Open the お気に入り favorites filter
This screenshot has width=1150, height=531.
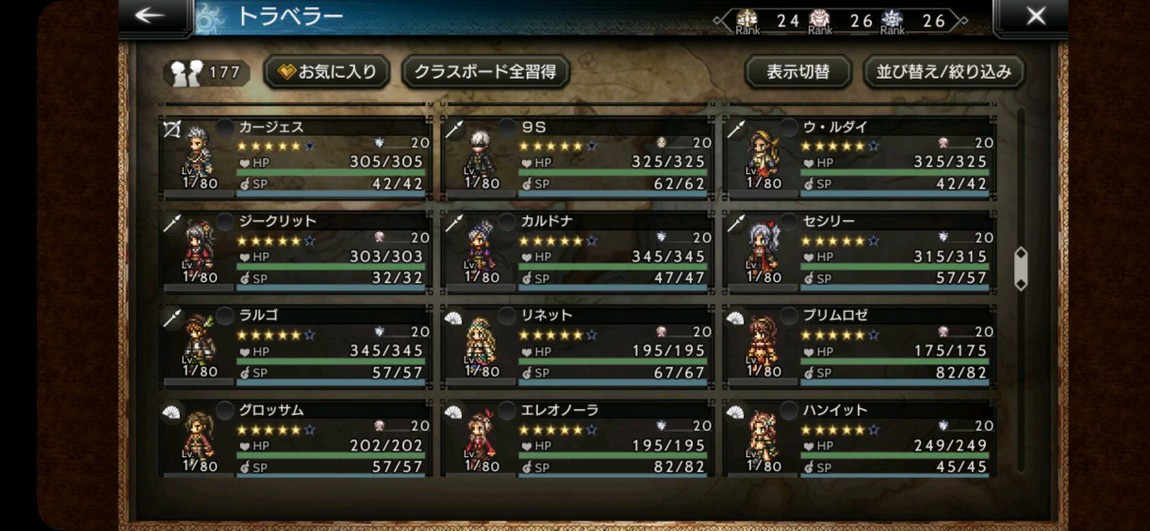pyautogui.click(x=327, y=72)
